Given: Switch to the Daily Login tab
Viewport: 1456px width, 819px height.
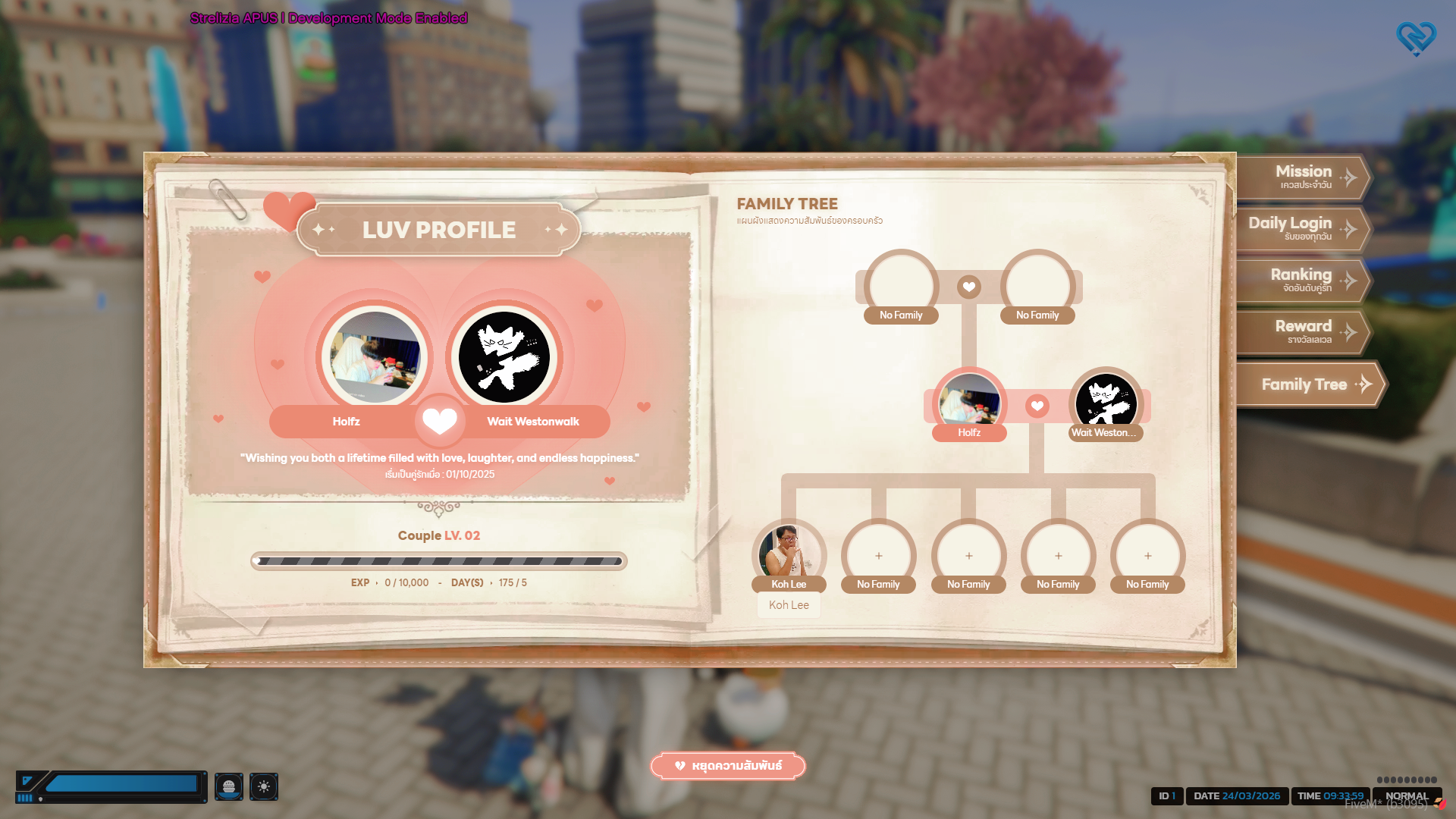Looking at the screenshot, I should point(1300,228).
